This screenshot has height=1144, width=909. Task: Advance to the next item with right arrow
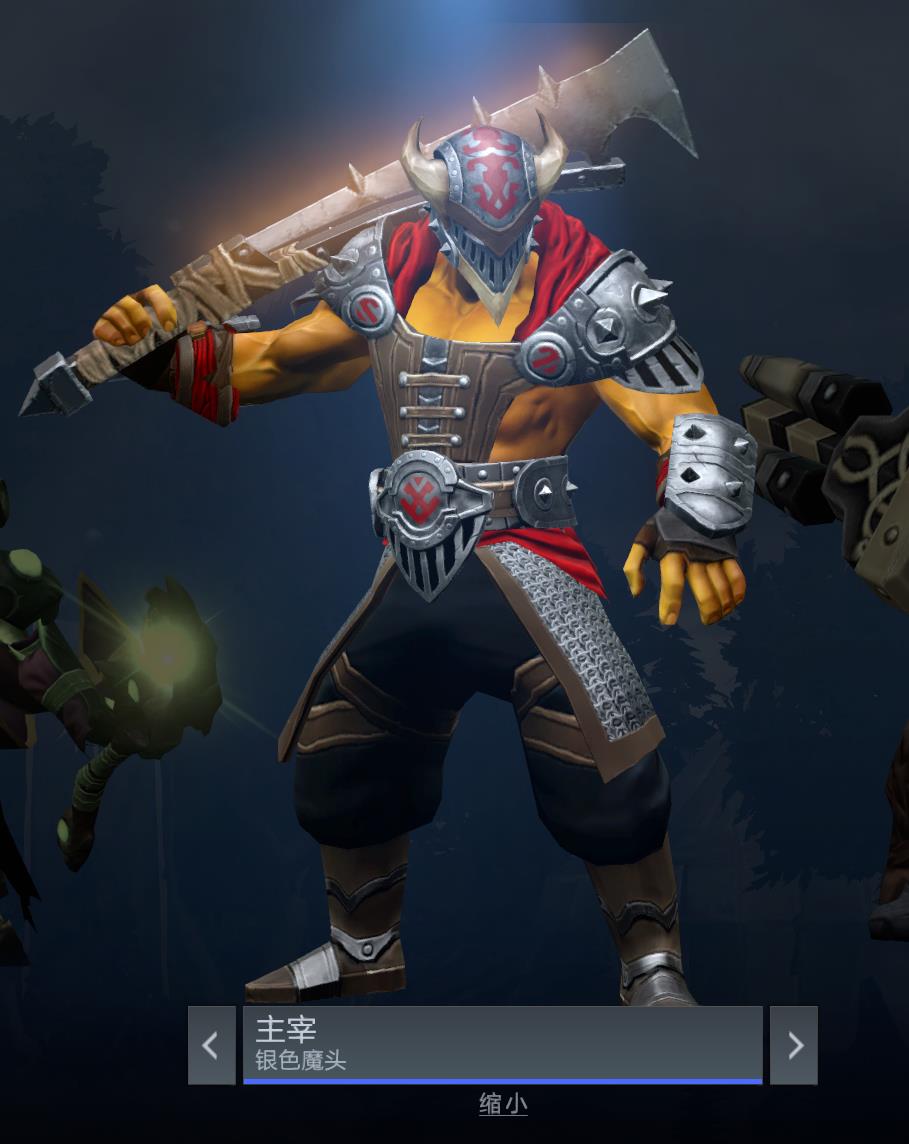coord(794,1045)
